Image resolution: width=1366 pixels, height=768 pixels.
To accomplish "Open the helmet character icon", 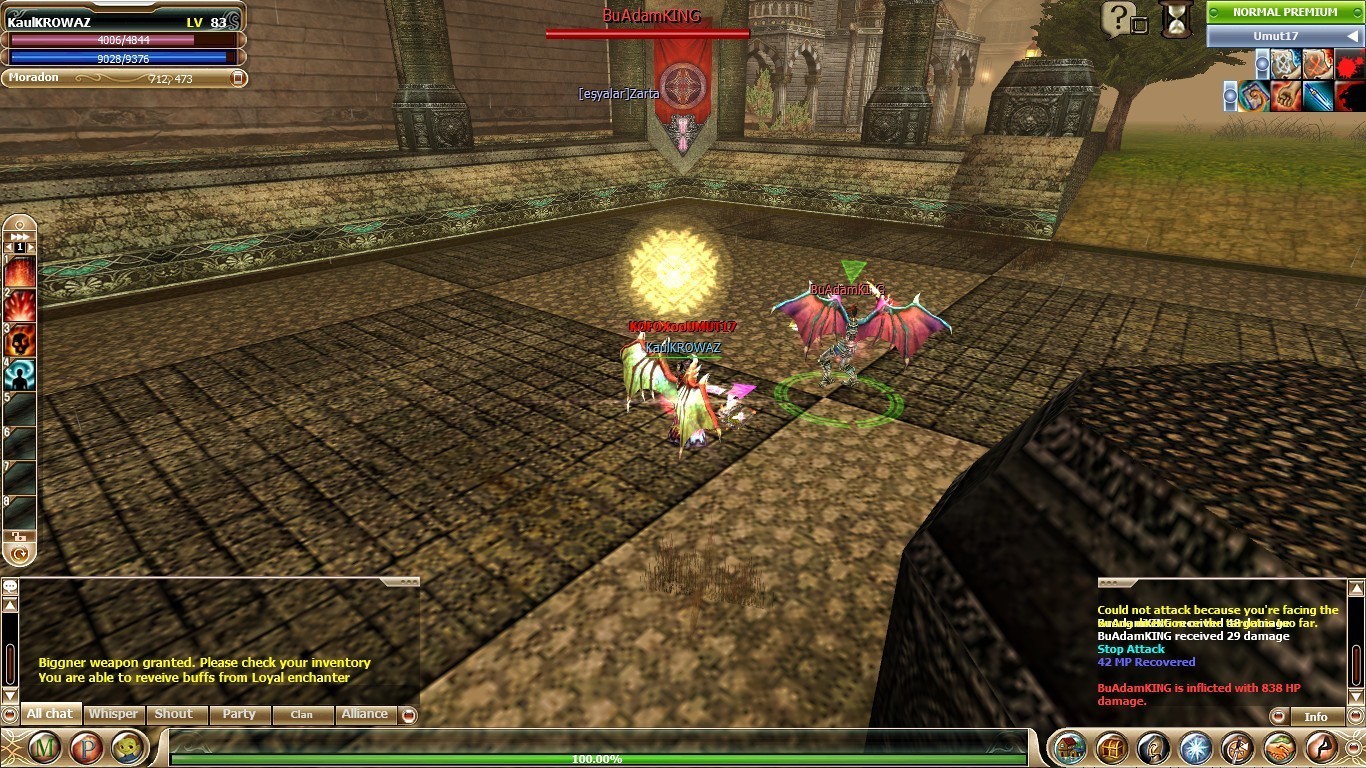I will [x=1153, y=748].
